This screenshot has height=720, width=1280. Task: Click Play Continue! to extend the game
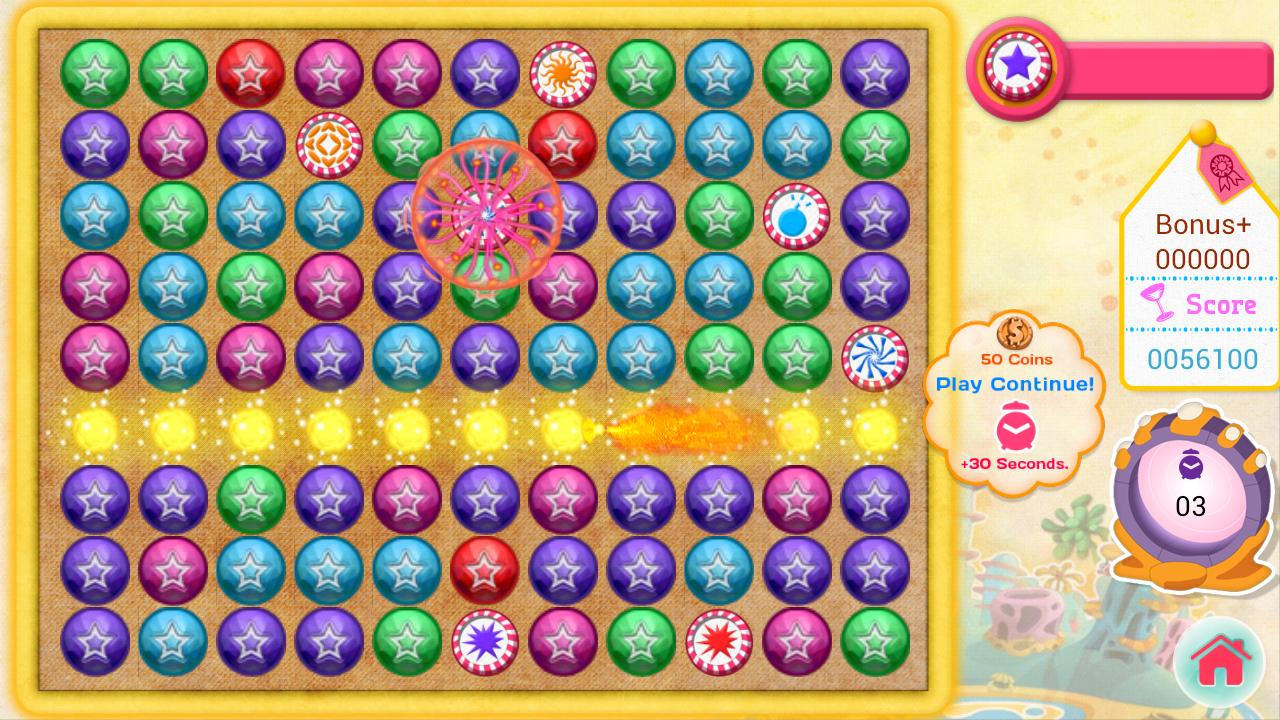point(1013,384)
